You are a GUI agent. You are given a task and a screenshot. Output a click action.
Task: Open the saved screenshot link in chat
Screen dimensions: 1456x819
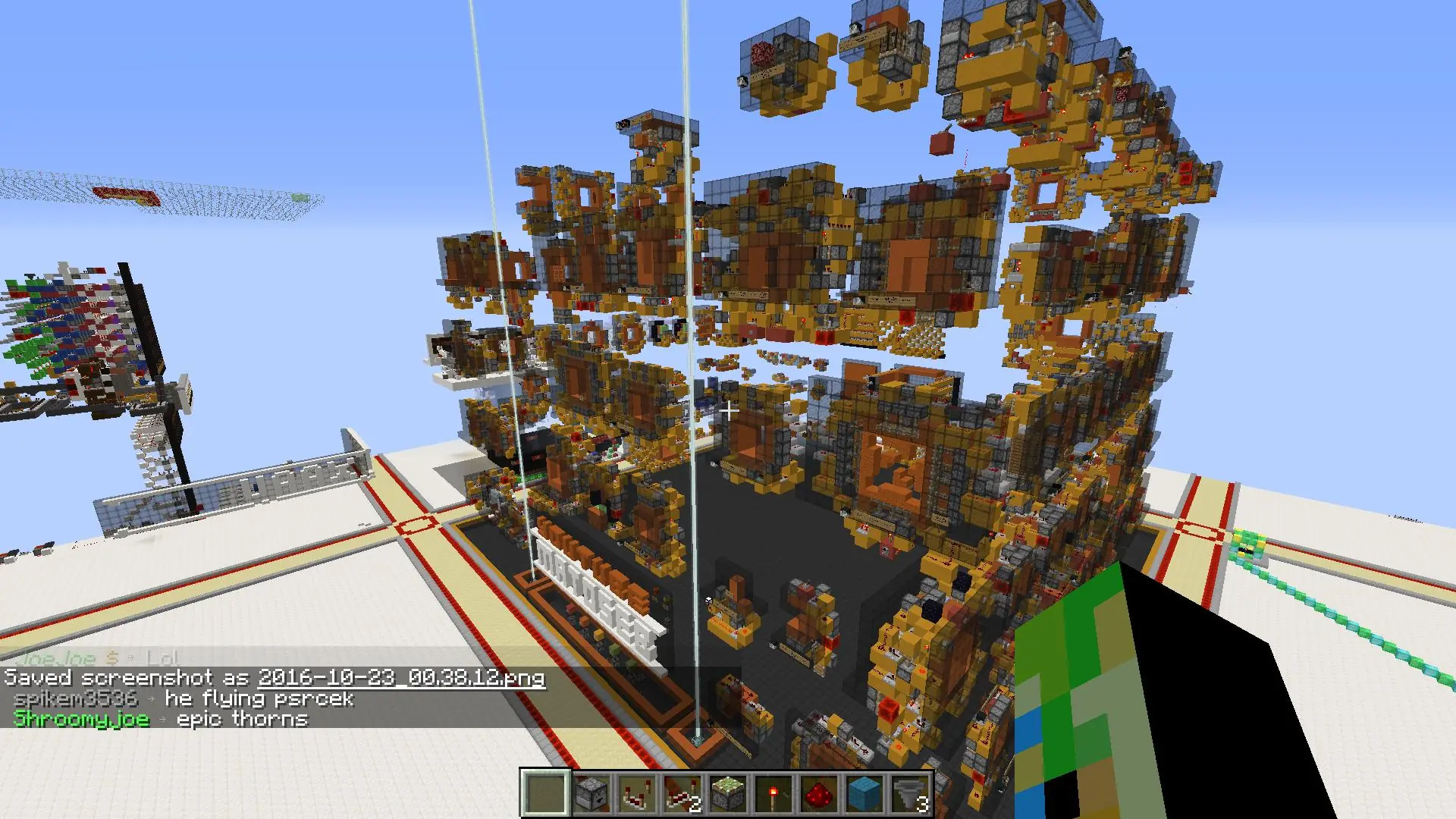point(401,677)
